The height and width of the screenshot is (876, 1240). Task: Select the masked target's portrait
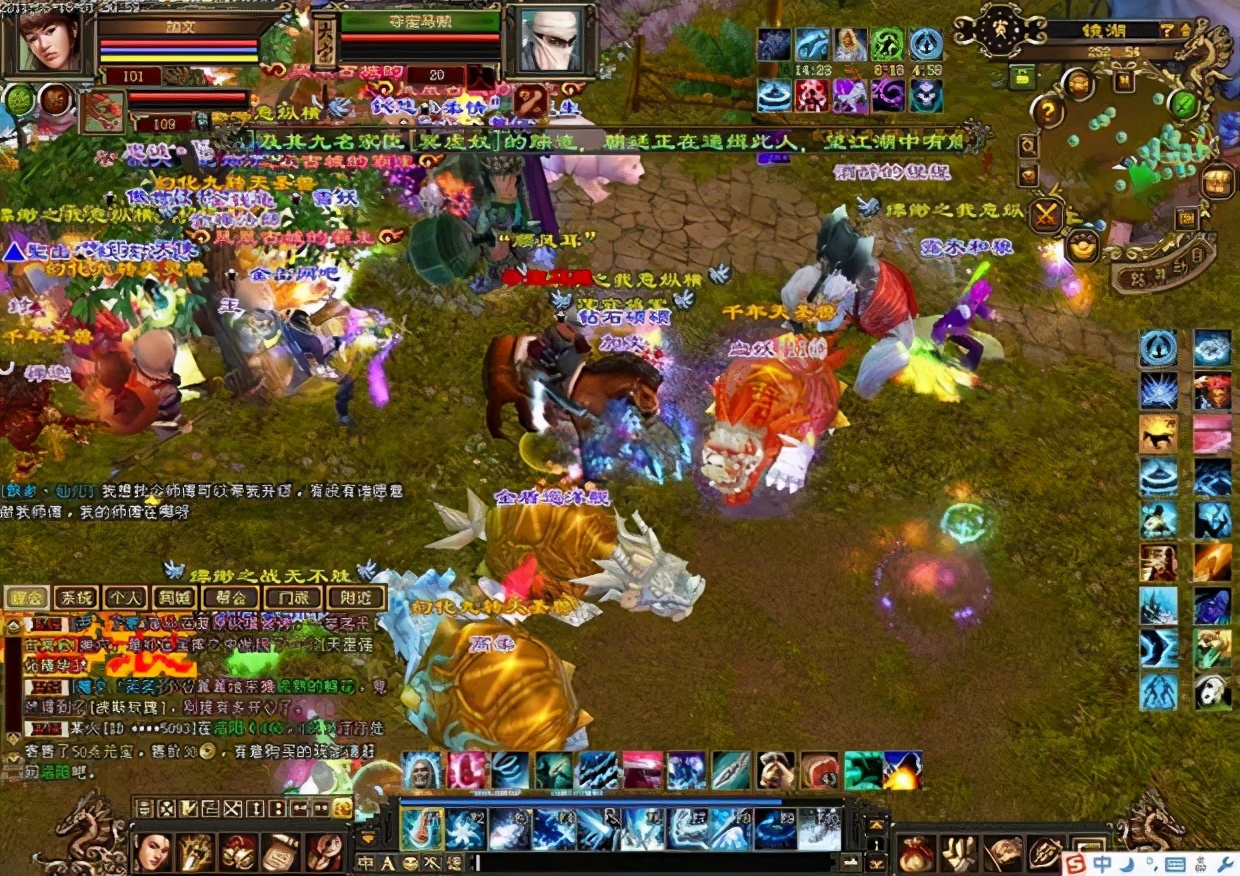coord(550,40)
